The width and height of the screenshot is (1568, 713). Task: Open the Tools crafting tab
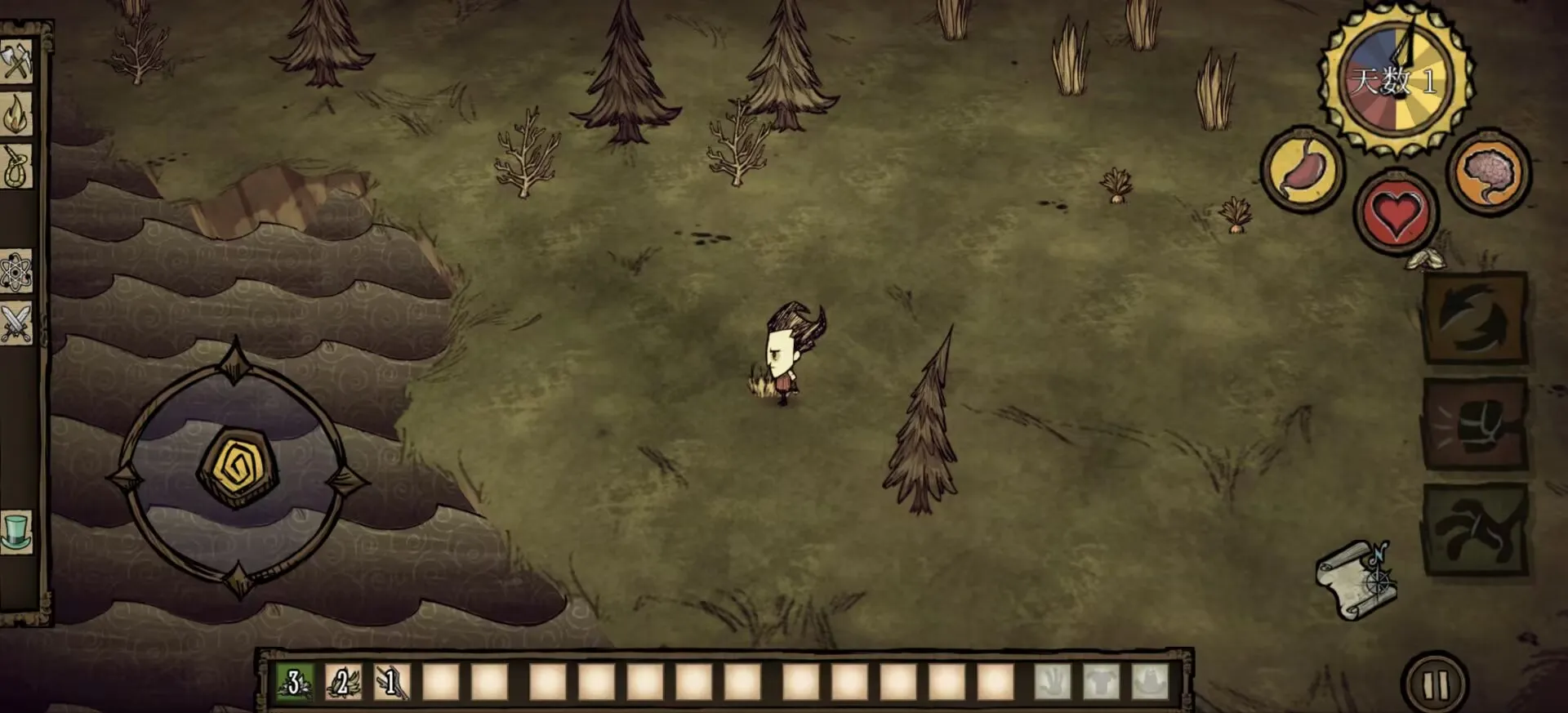(16, 60)
